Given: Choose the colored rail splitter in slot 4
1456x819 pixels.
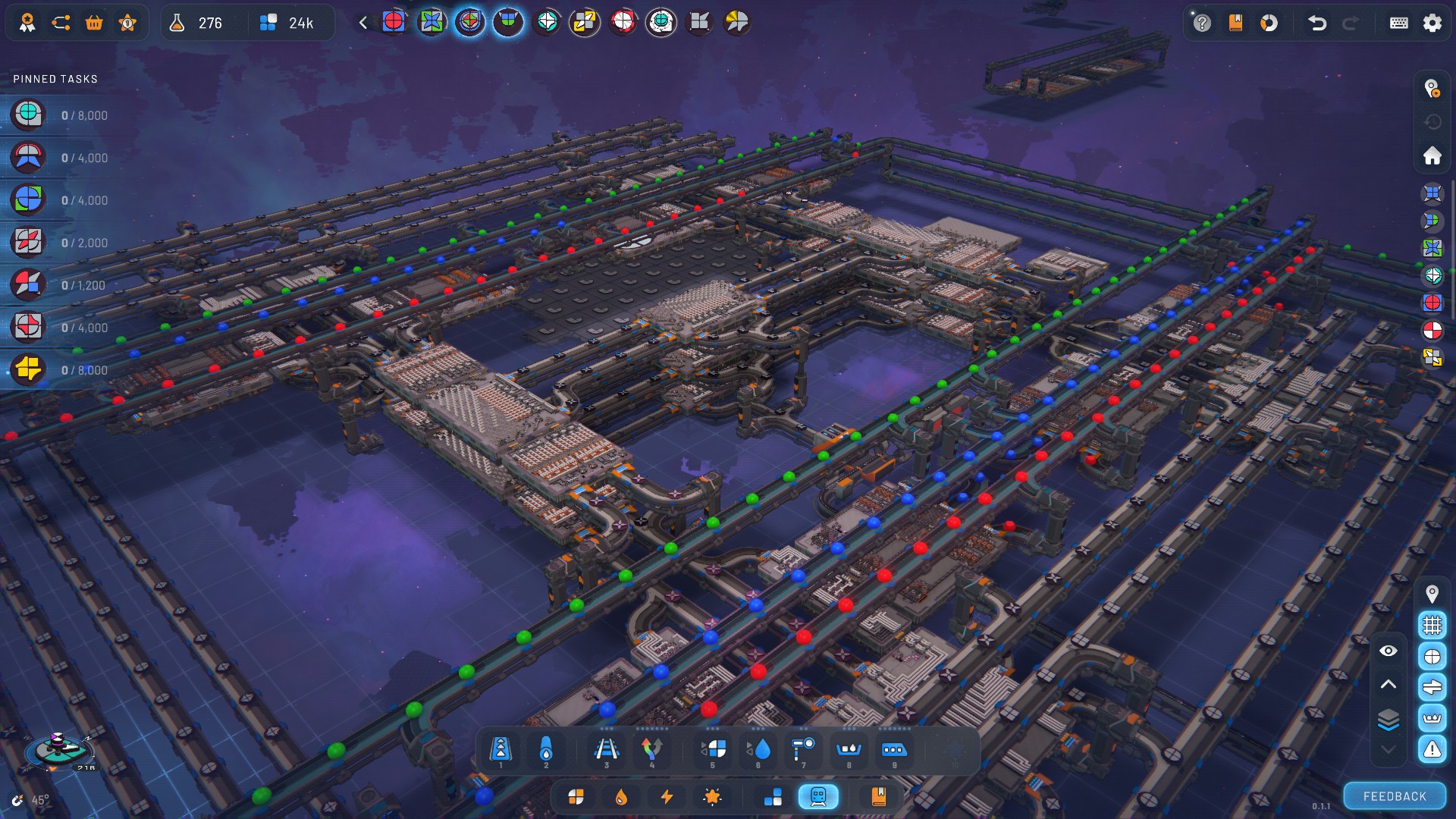Looking at the screenshot, I should click(651, 750).
